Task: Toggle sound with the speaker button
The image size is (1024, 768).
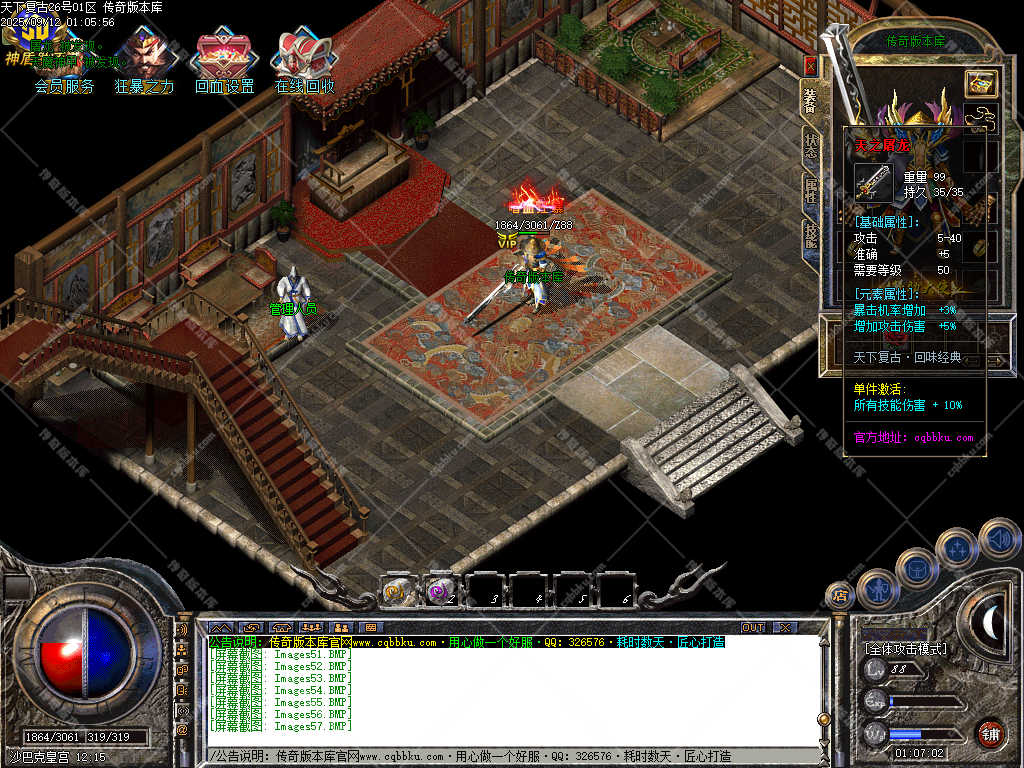Action: point(998,539)
